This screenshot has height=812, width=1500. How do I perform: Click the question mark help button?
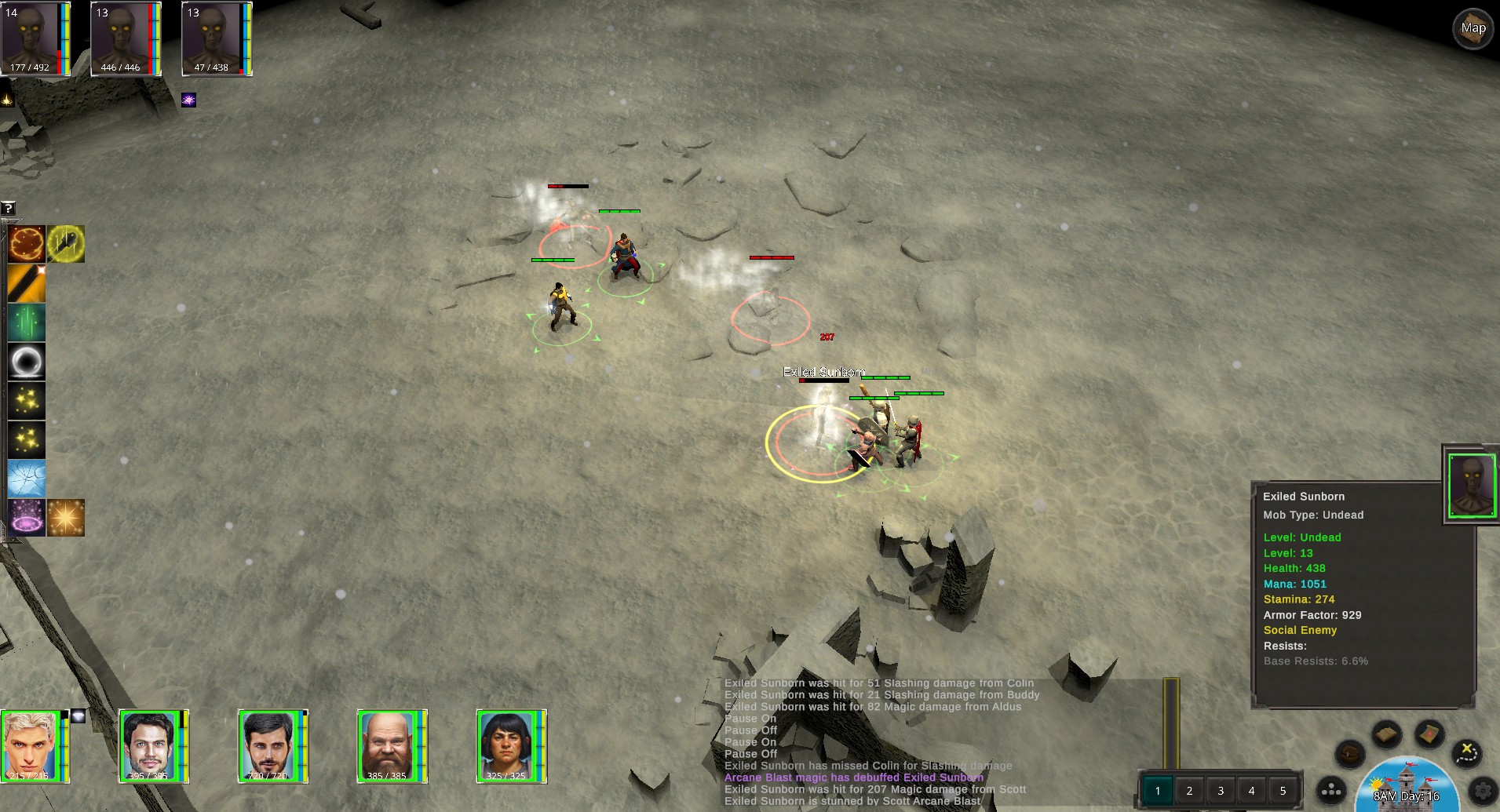[x=8, y=208]
